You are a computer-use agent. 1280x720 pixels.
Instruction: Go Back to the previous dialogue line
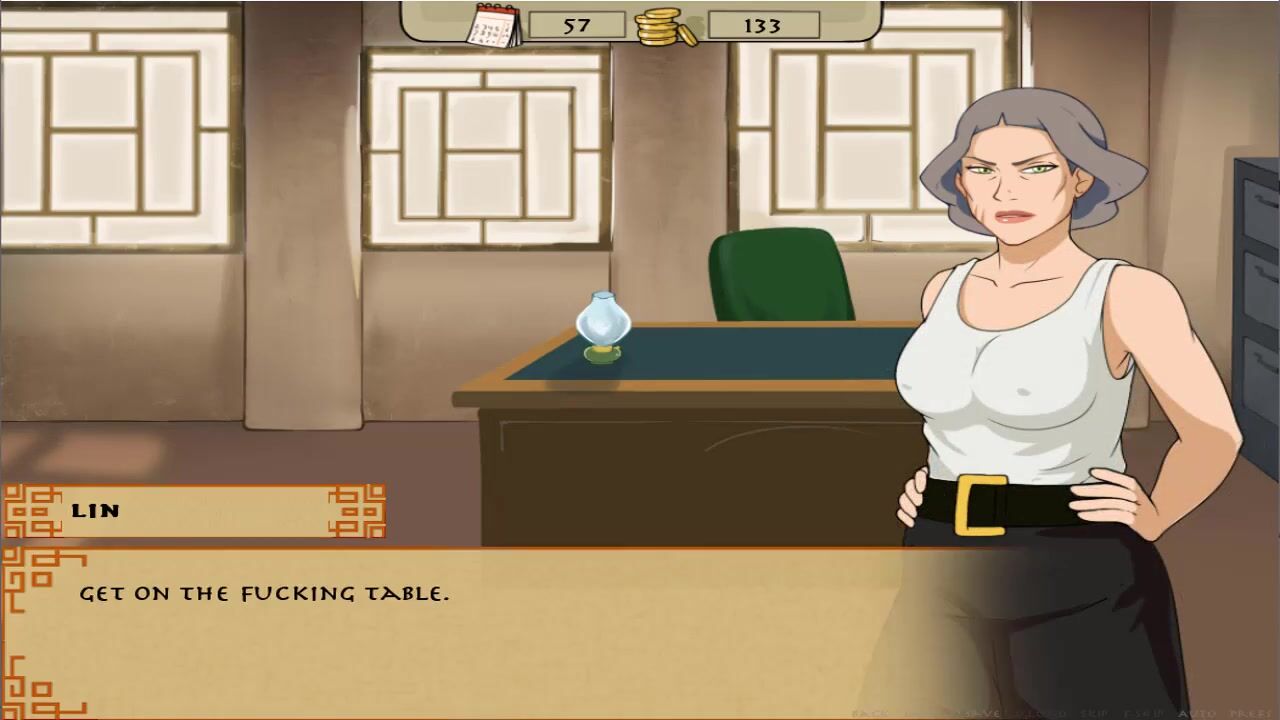point(869,714)
